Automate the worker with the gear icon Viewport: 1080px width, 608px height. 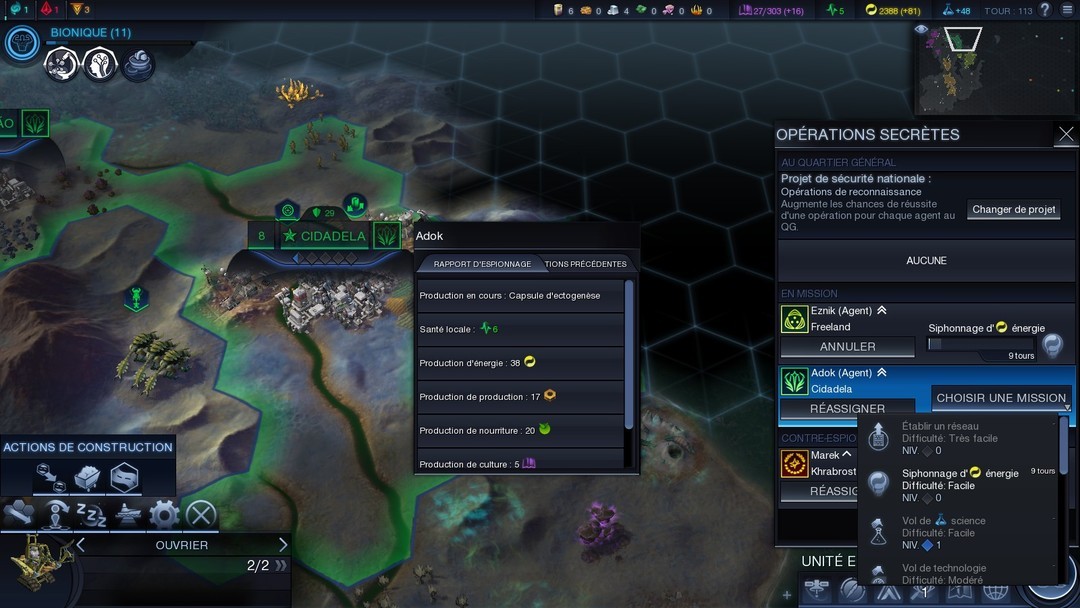(x=164, y=515)
